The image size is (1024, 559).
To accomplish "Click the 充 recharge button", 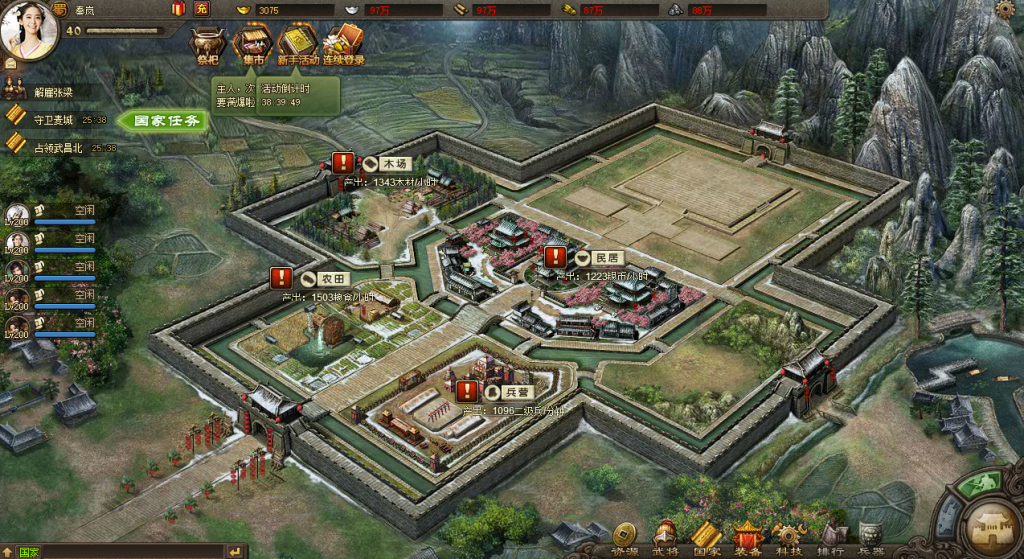I will click(202, 9).
